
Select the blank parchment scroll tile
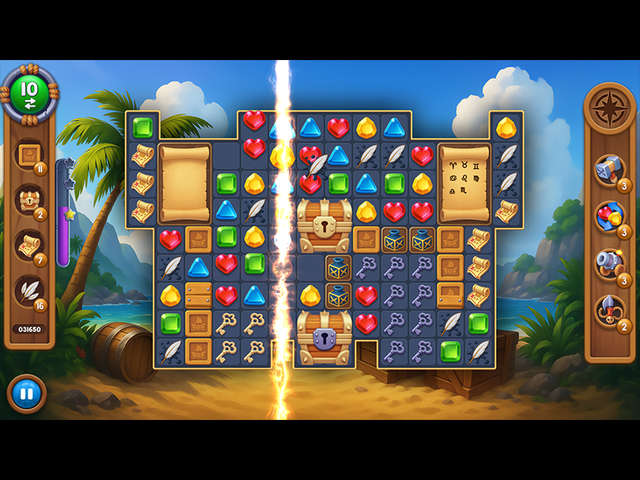(185, 183)
